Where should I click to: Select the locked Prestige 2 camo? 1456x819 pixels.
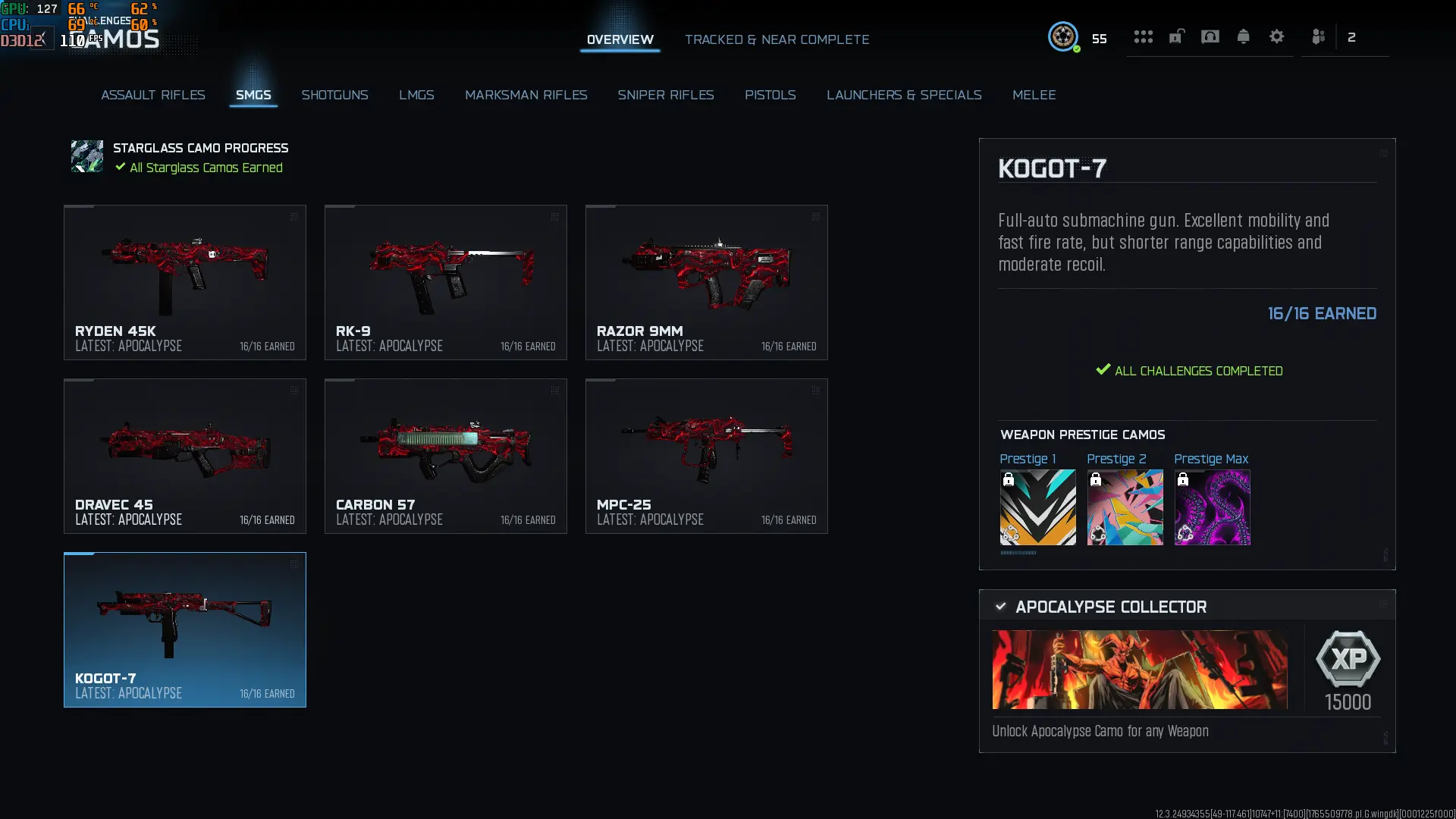click(1125, 507)
